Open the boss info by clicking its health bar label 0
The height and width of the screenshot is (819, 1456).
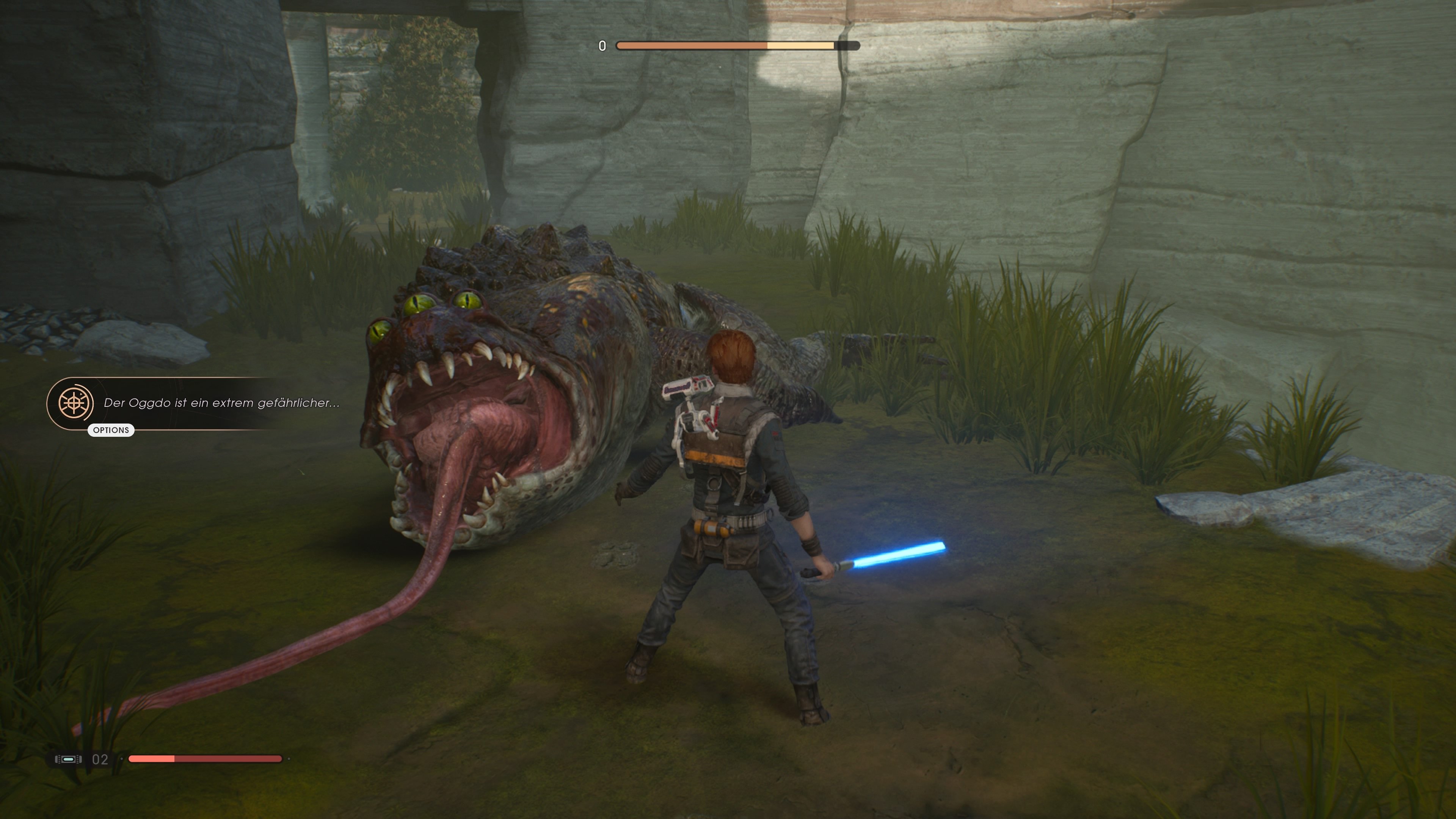tap(602, 46)
